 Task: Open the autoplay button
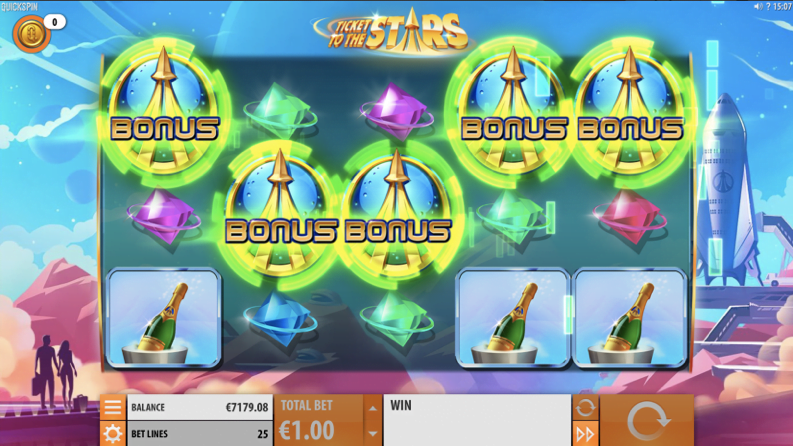pos(585,408)
